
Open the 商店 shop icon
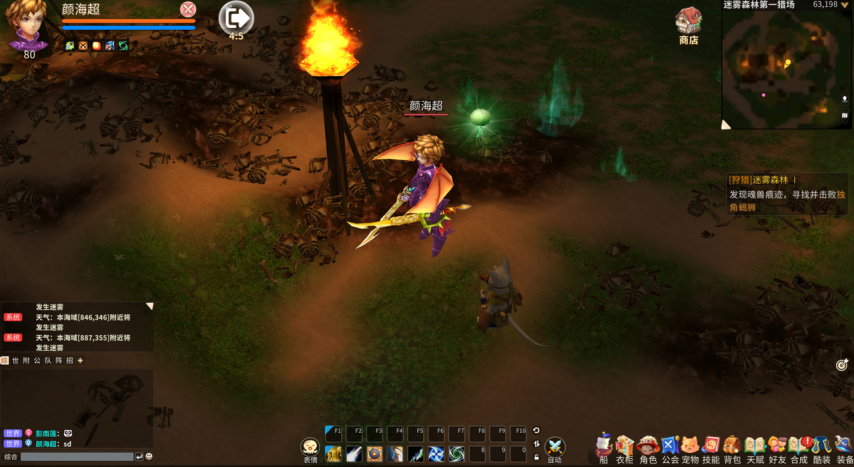tap(688, 24)
